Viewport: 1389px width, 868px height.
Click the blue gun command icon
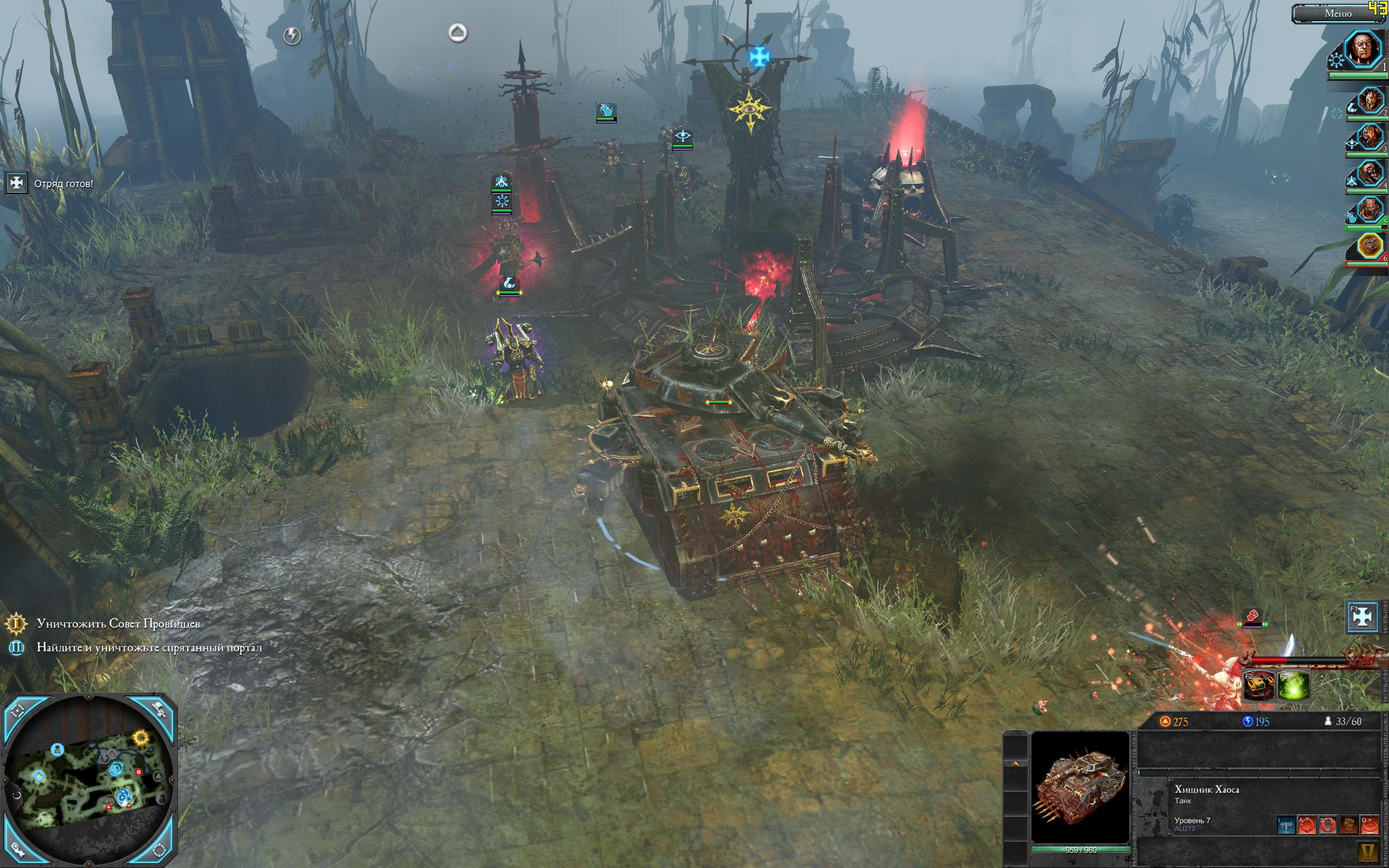1286,826
